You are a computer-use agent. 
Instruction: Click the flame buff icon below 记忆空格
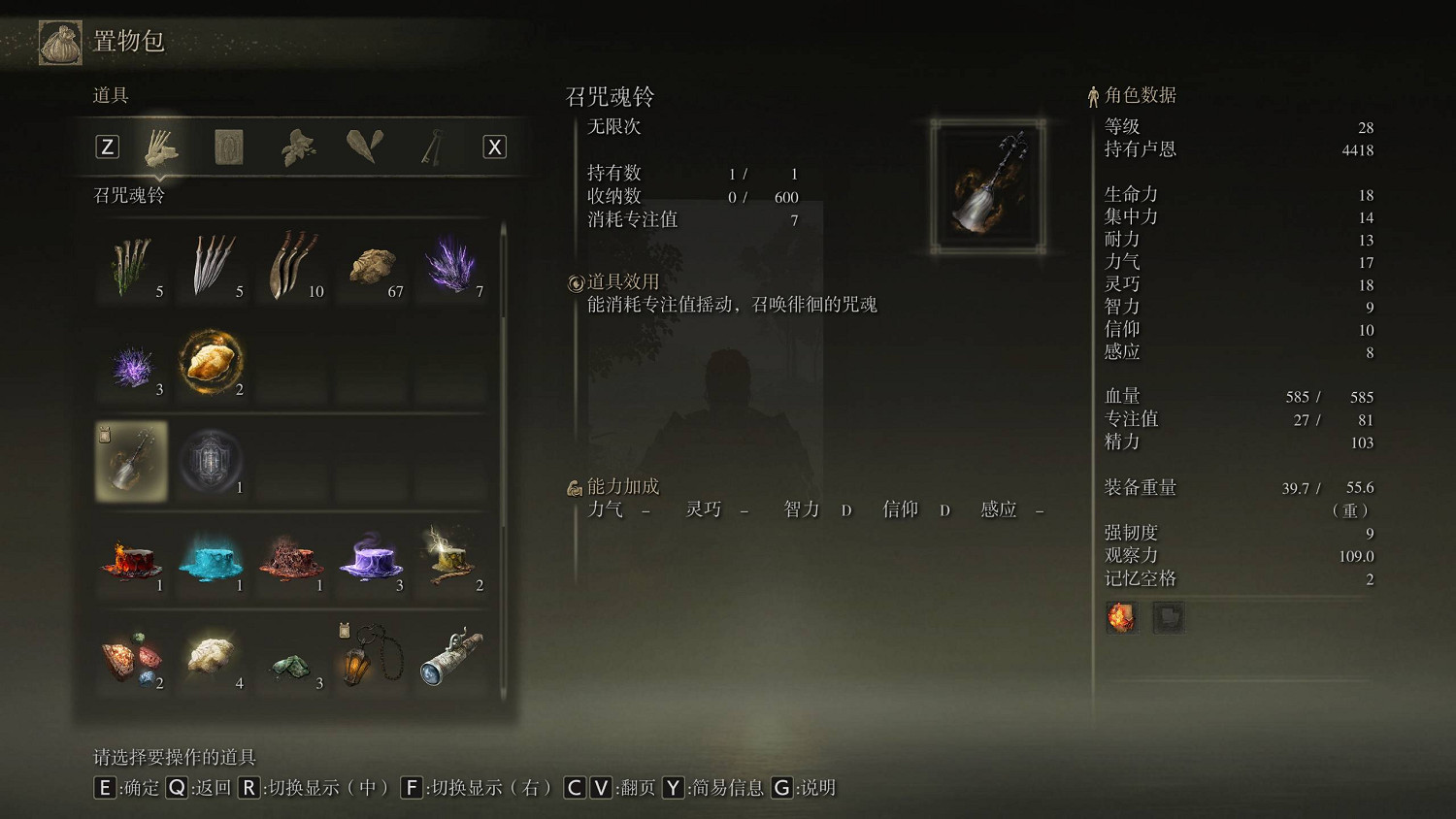1121,617
